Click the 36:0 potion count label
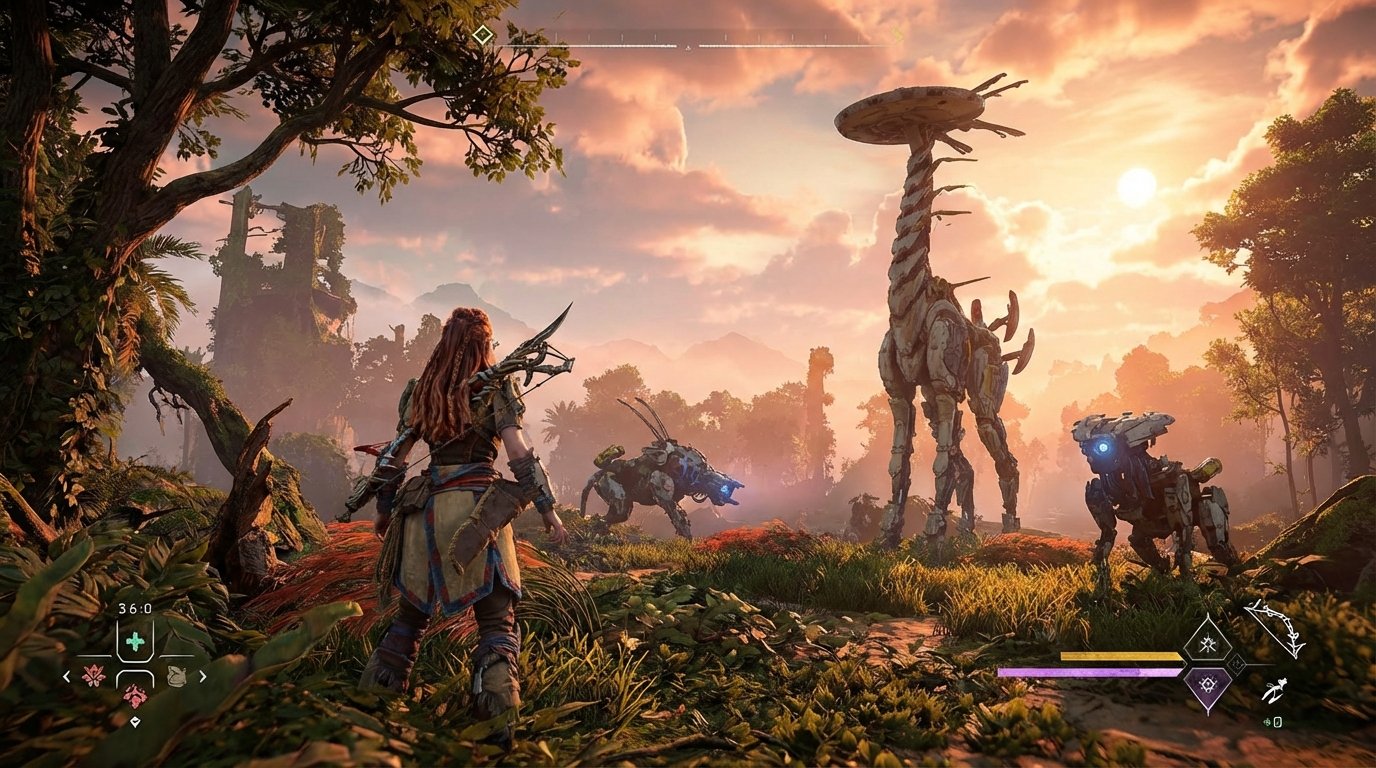Screen dimensions: 1376x768 [x=135, y=607]
